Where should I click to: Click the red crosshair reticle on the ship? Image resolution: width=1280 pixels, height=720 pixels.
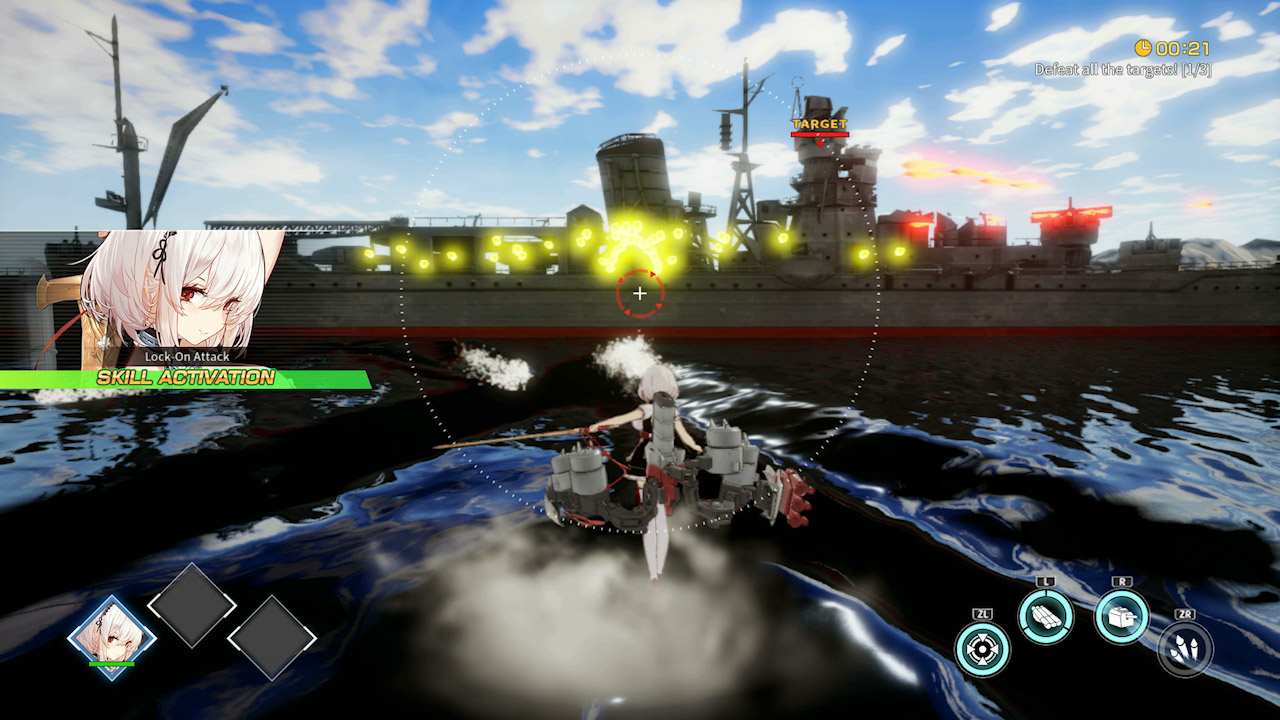pyautogui.click(x=640, y=293)
